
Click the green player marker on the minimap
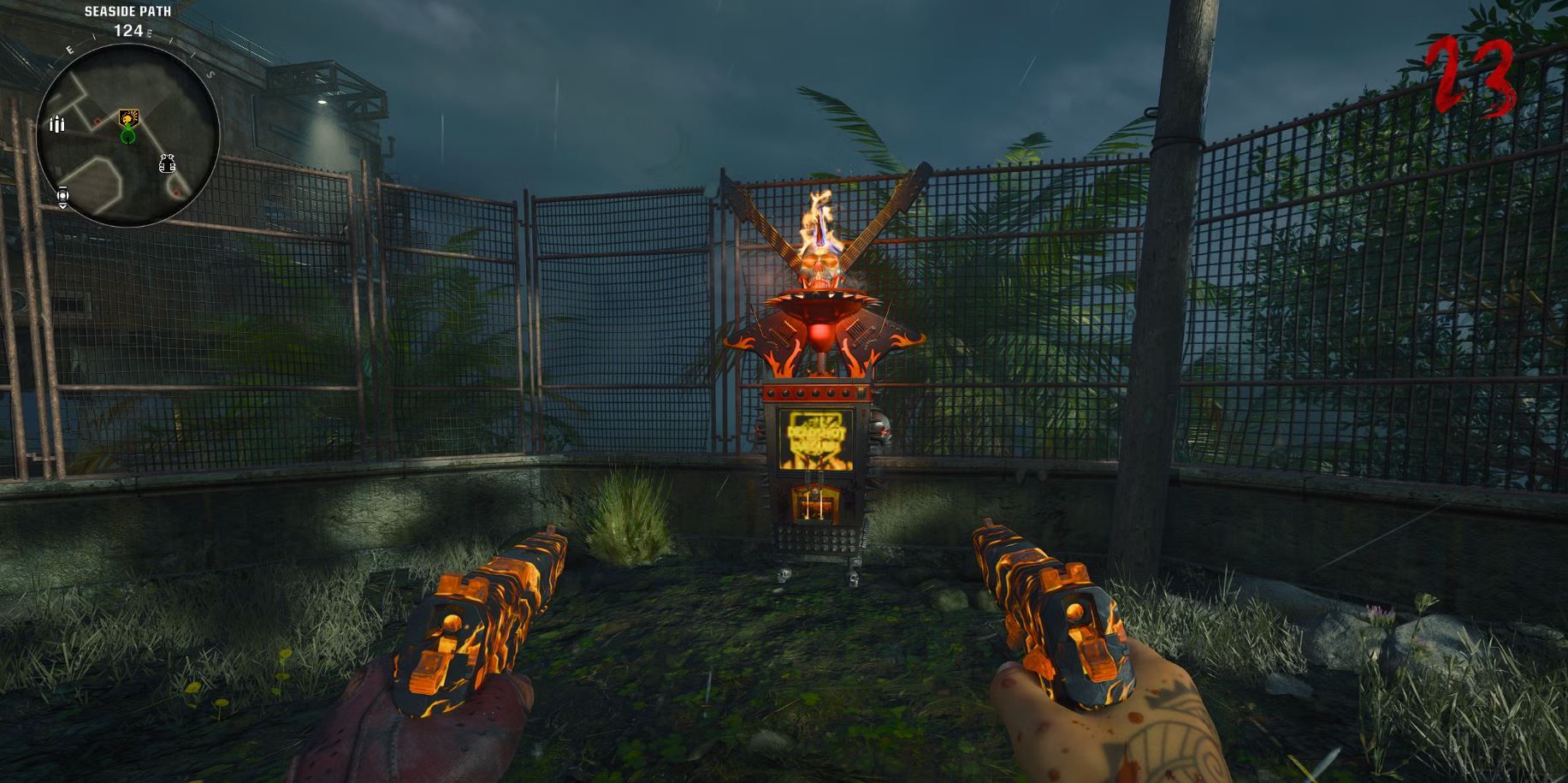[x=127, y=135]
